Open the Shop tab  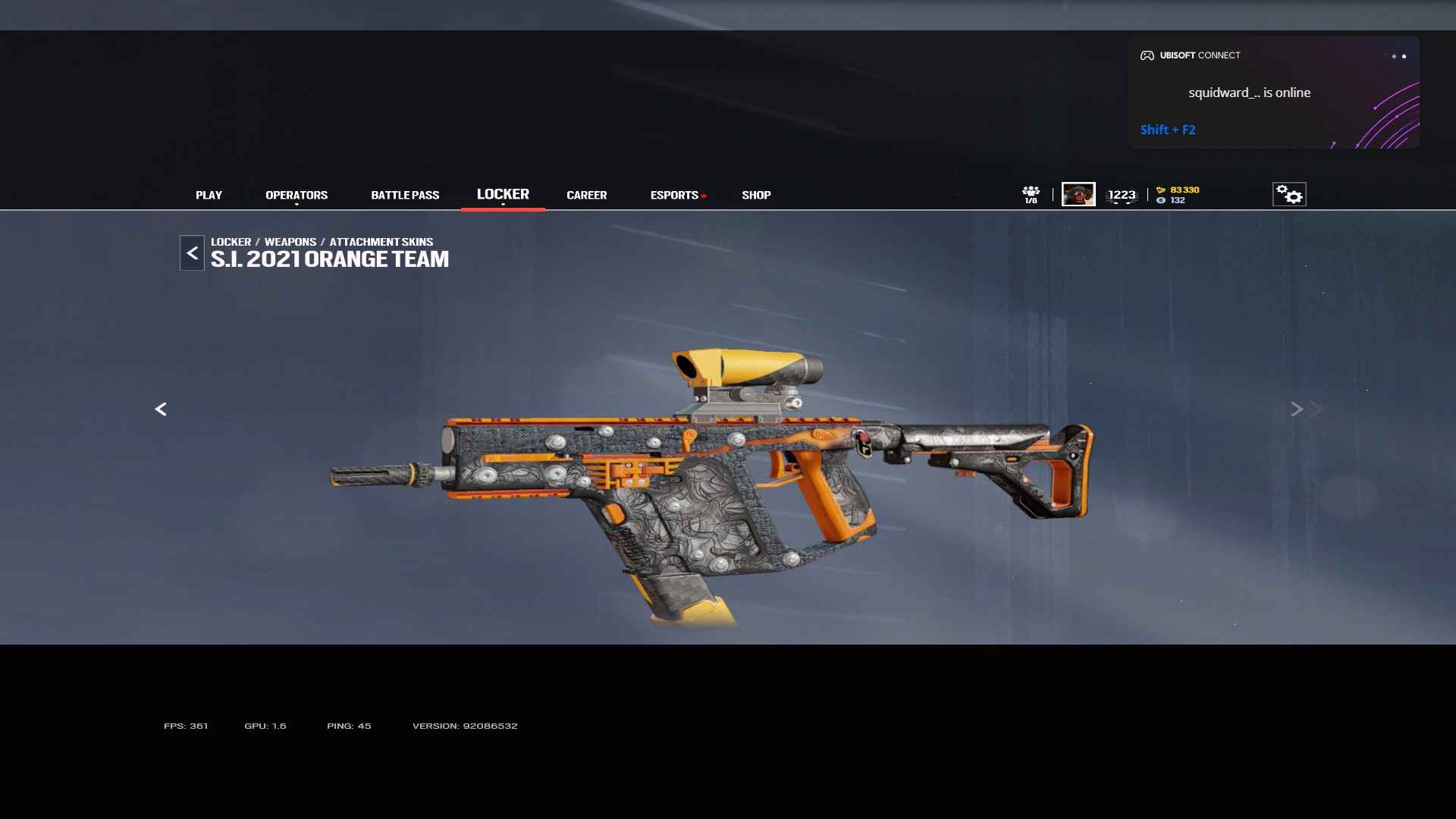[x=756, y=195]
